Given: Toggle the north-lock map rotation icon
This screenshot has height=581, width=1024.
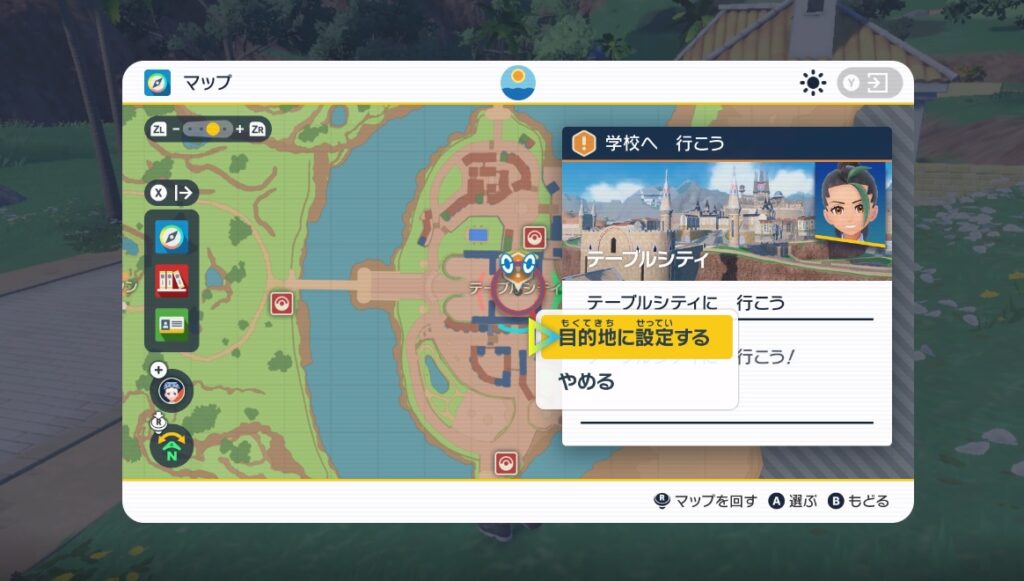Looking at the screenshot, I should coord(172,446).
